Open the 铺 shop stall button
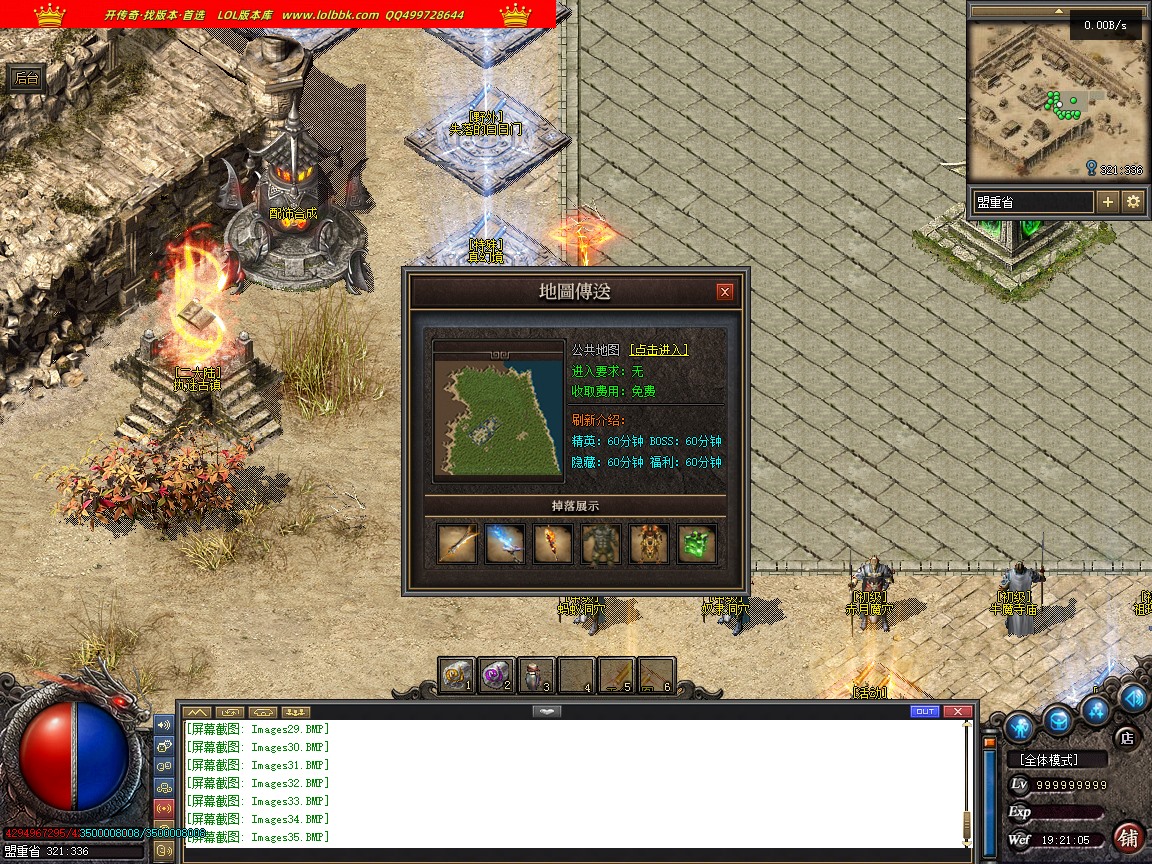The image size is (1152, 864). click(1130, 837)
